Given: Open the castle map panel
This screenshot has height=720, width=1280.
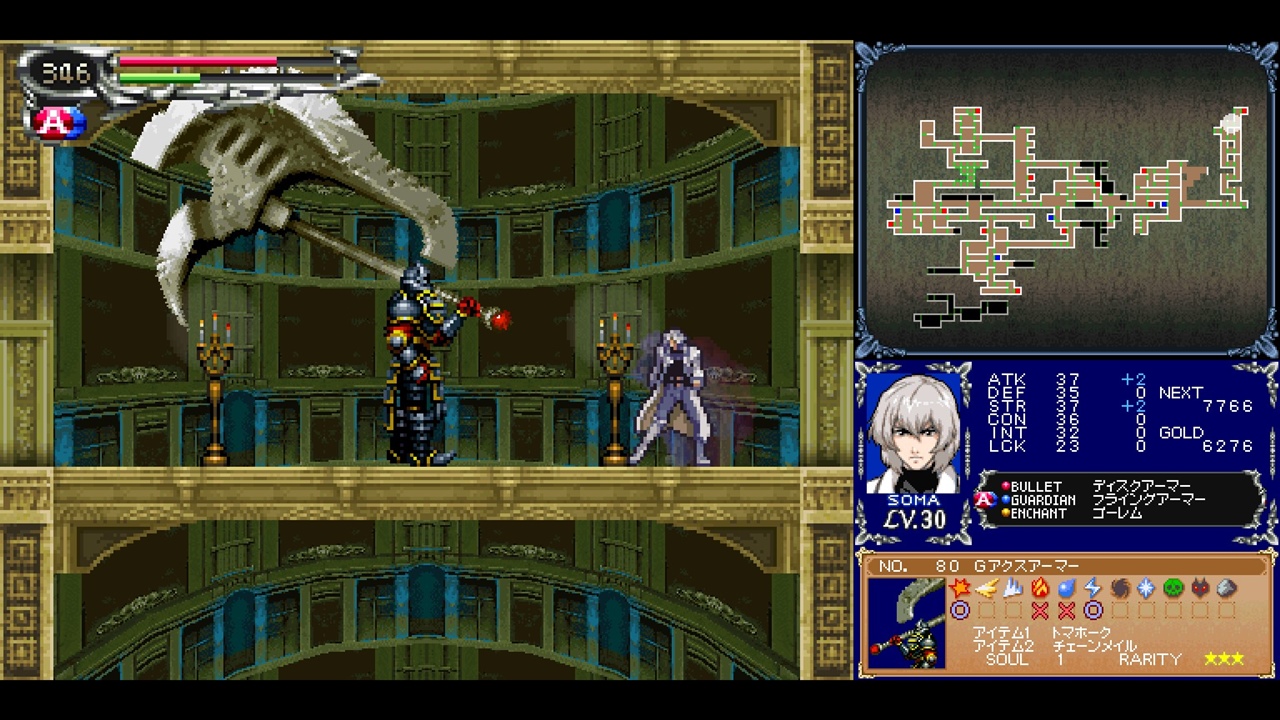Looking at the screenshot, I should (1066, 200).
